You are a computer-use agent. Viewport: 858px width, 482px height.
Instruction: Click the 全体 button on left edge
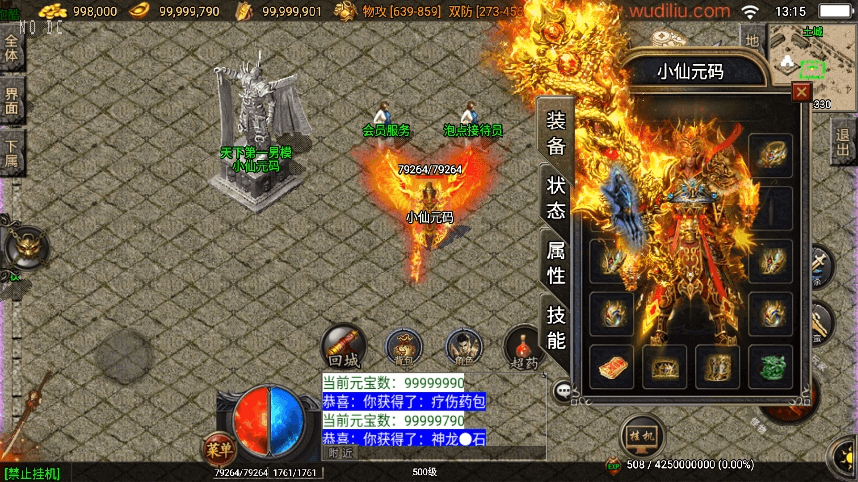[x=11, y=47]
